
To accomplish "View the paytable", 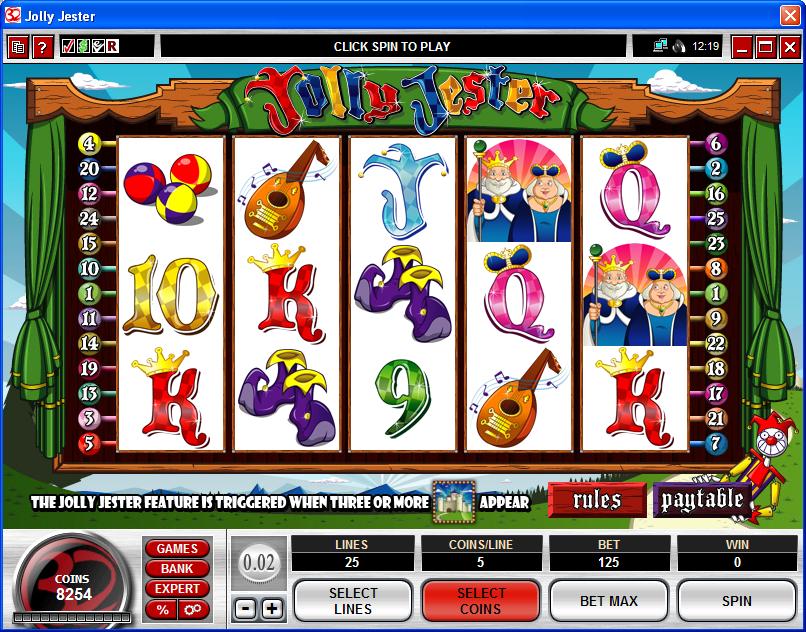I will [701, 500].
